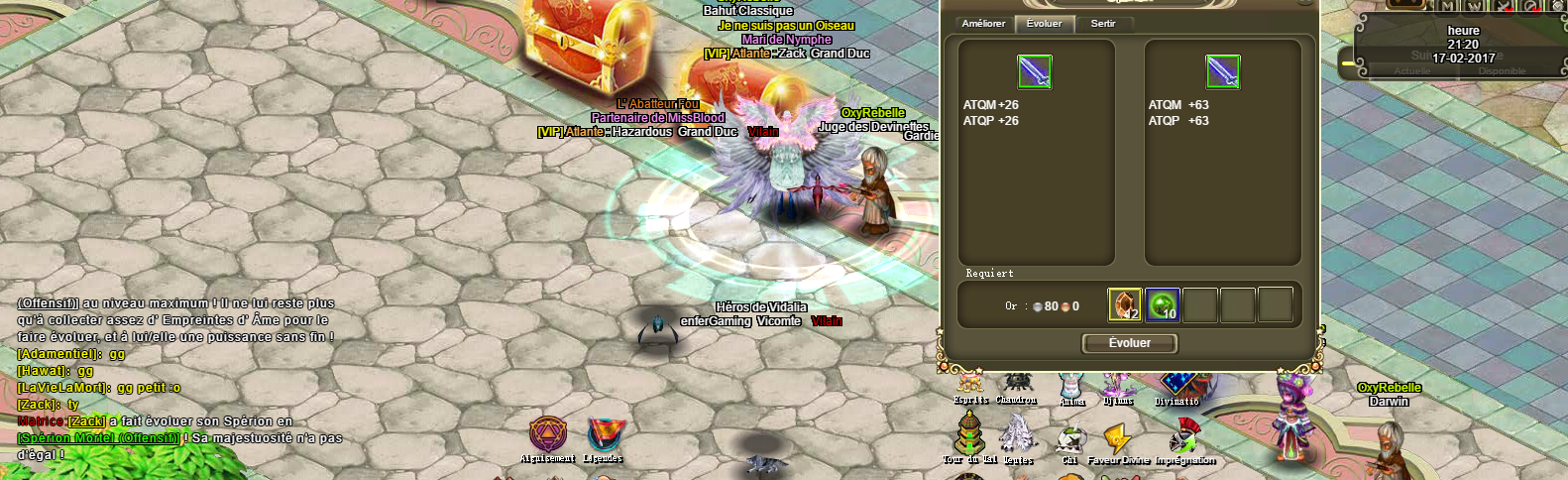Select the Evoluer tab
Screen dimensions: 1568x480
point(1044,24)
